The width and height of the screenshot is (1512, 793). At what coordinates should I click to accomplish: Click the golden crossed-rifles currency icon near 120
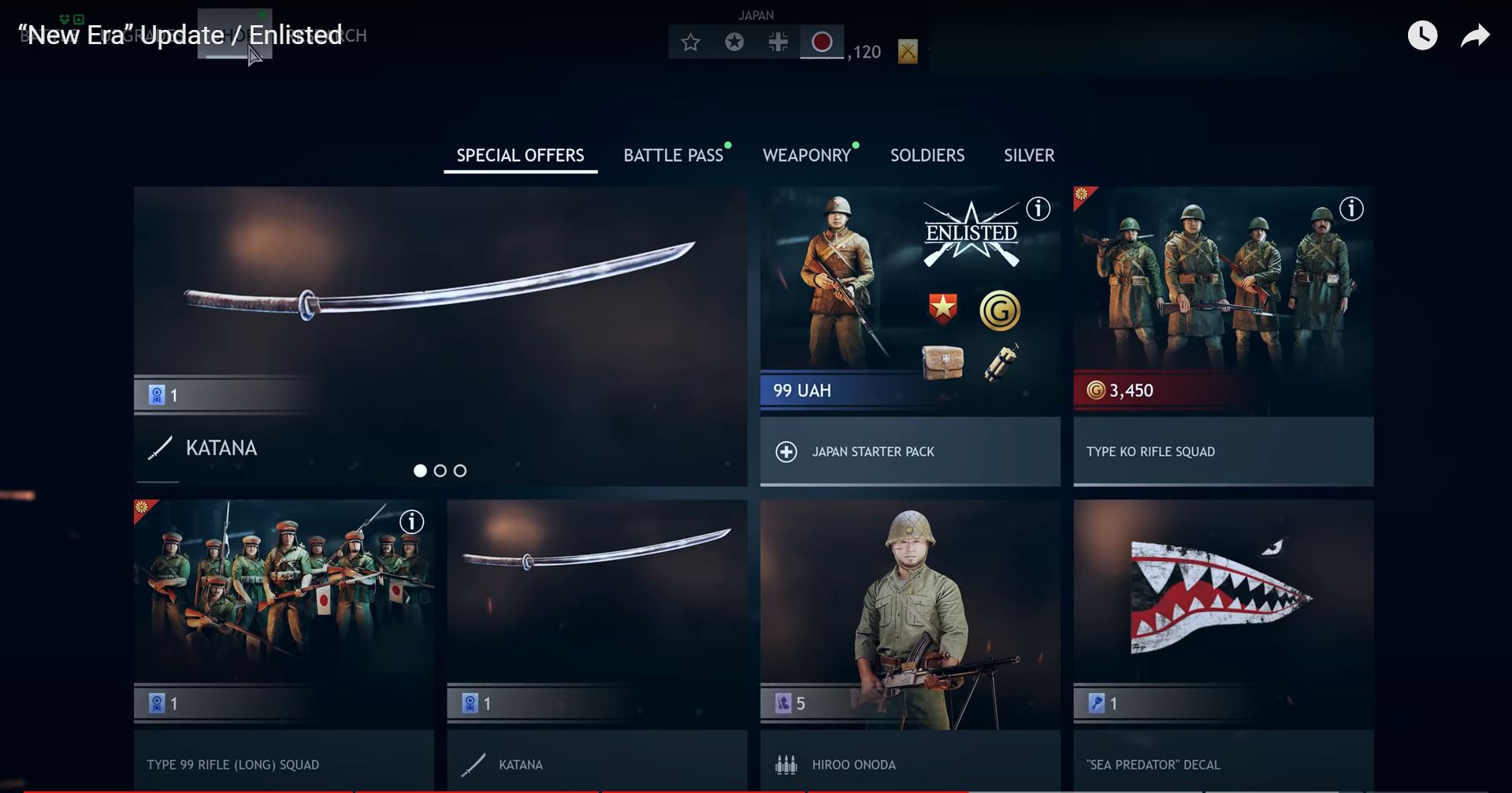pyautogui.click(x=908, y=50)
